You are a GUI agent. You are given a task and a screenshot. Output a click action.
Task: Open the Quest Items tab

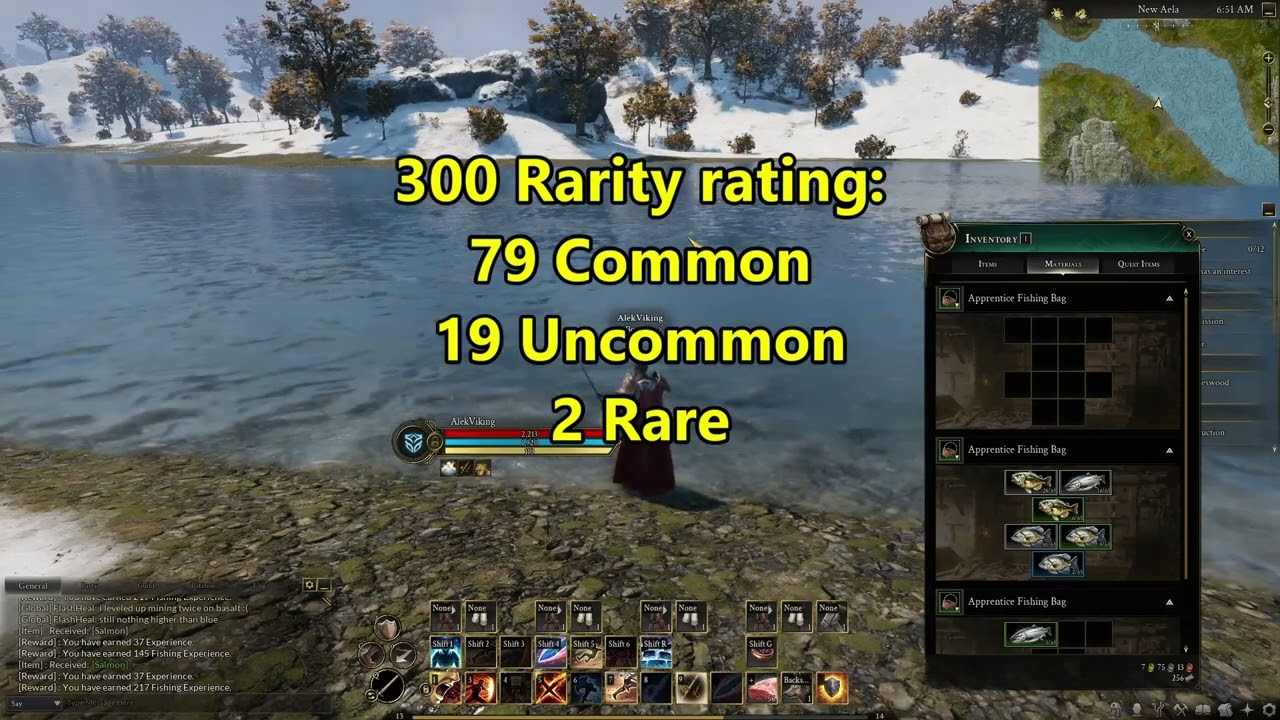1138,264
